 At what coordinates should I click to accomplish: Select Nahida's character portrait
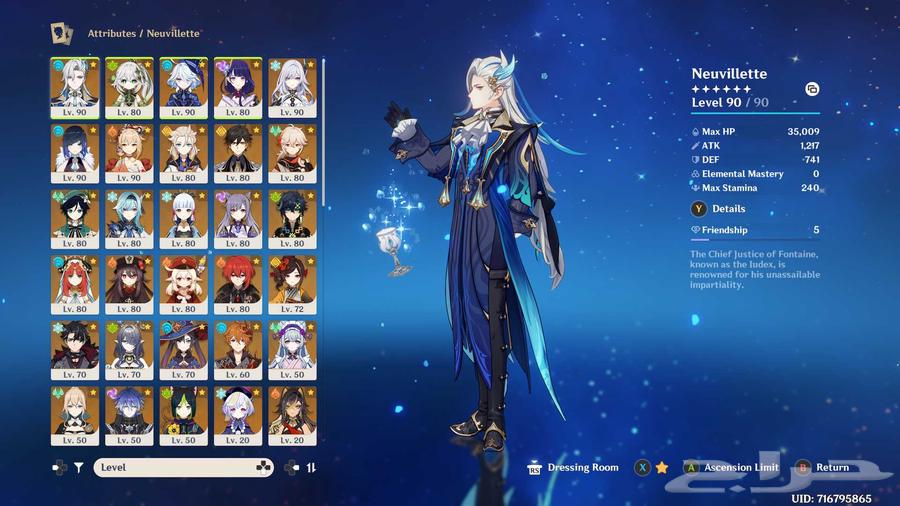[129, 87]
